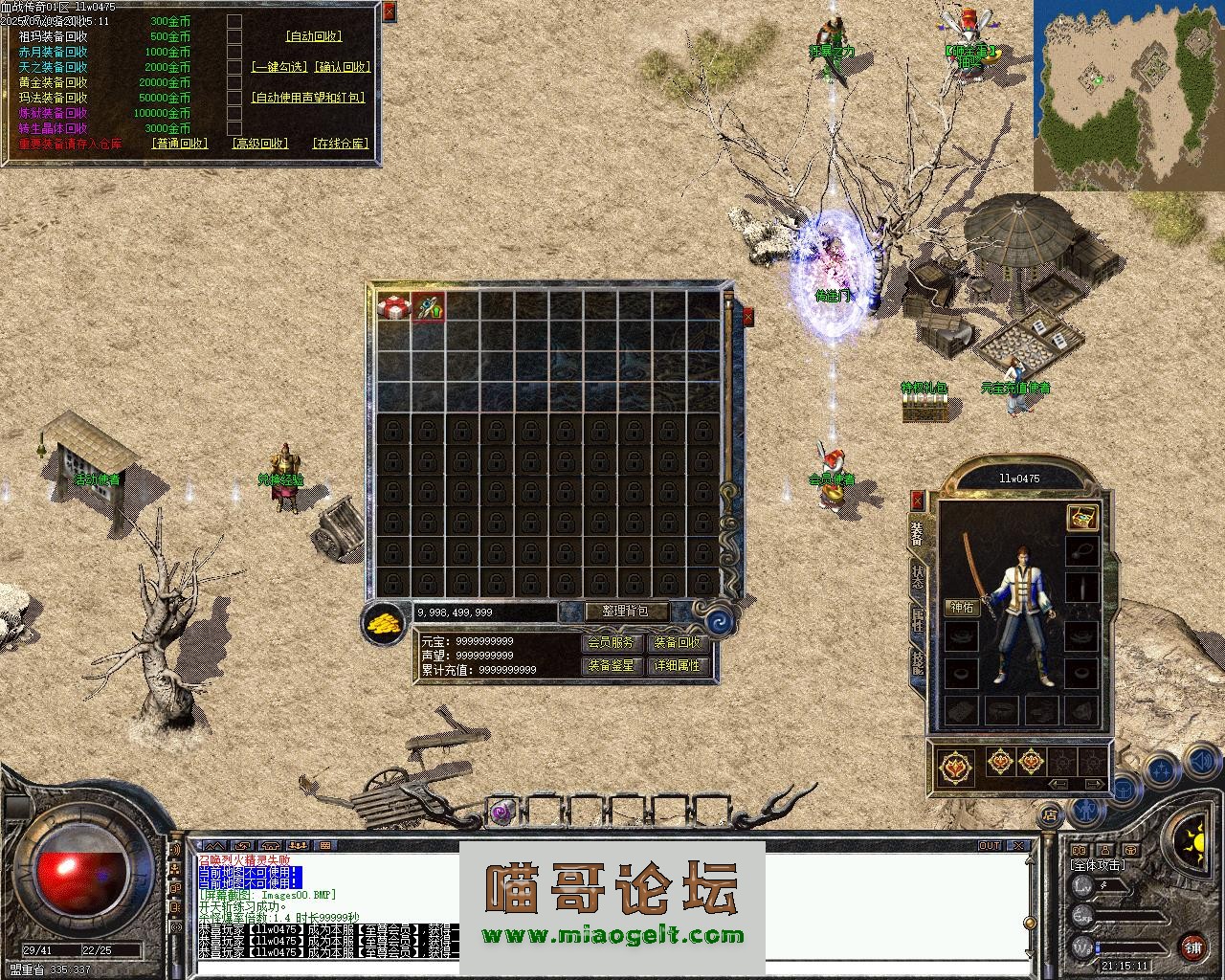Screen dimensions: 1225x980
Task: Choose 普通回收 normal recycling
Action: (x=179, y=144)
